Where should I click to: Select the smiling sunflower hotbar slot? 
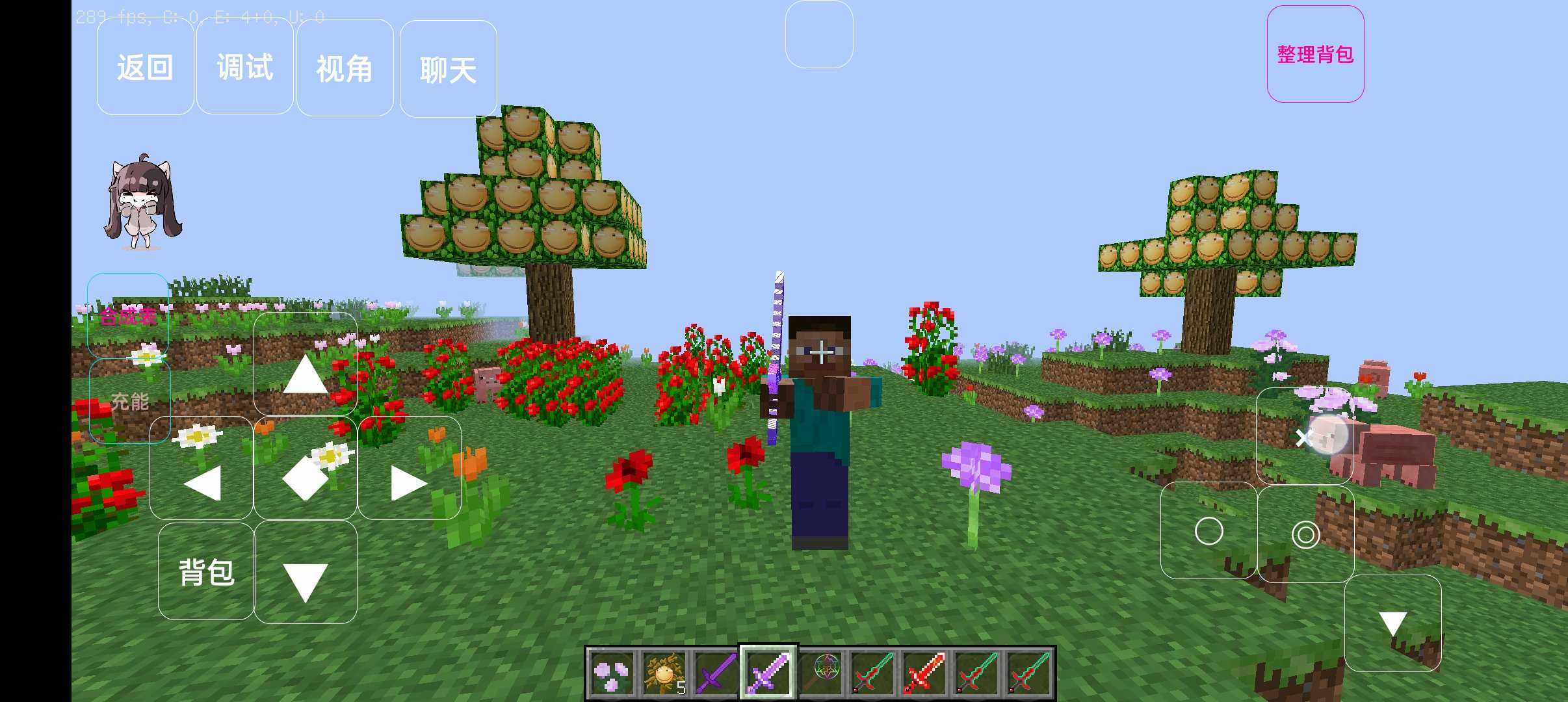664,673
